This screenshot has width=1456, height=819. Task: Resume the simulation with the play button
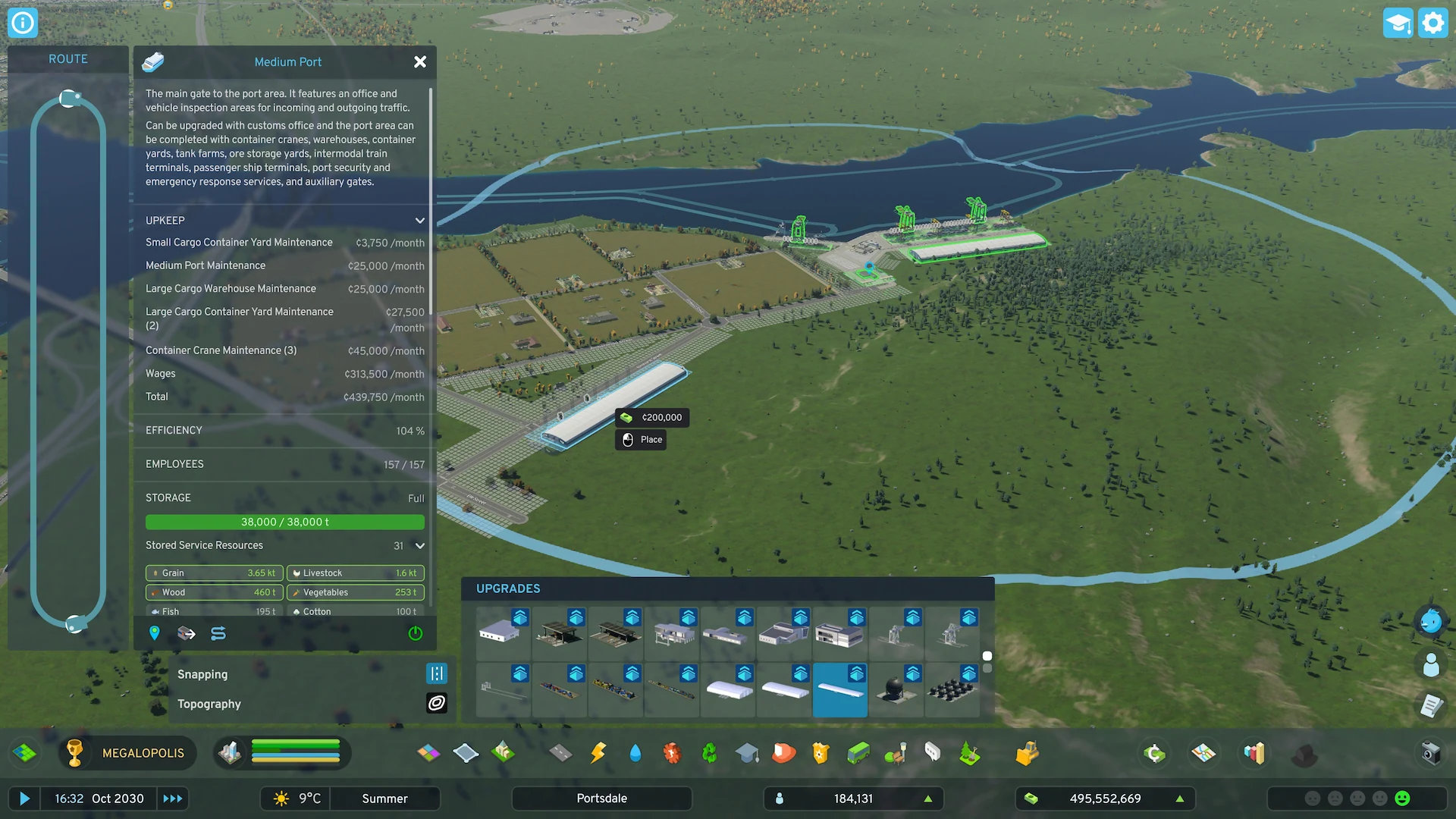pos(24,799)
